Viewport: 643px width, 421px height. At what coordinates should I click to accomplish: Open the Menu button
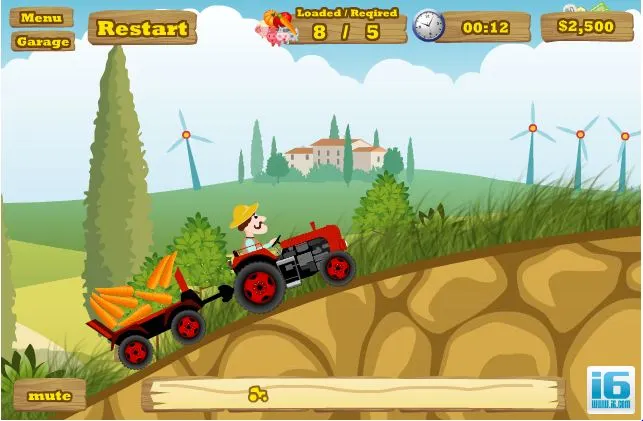click(x=41, y=17)
